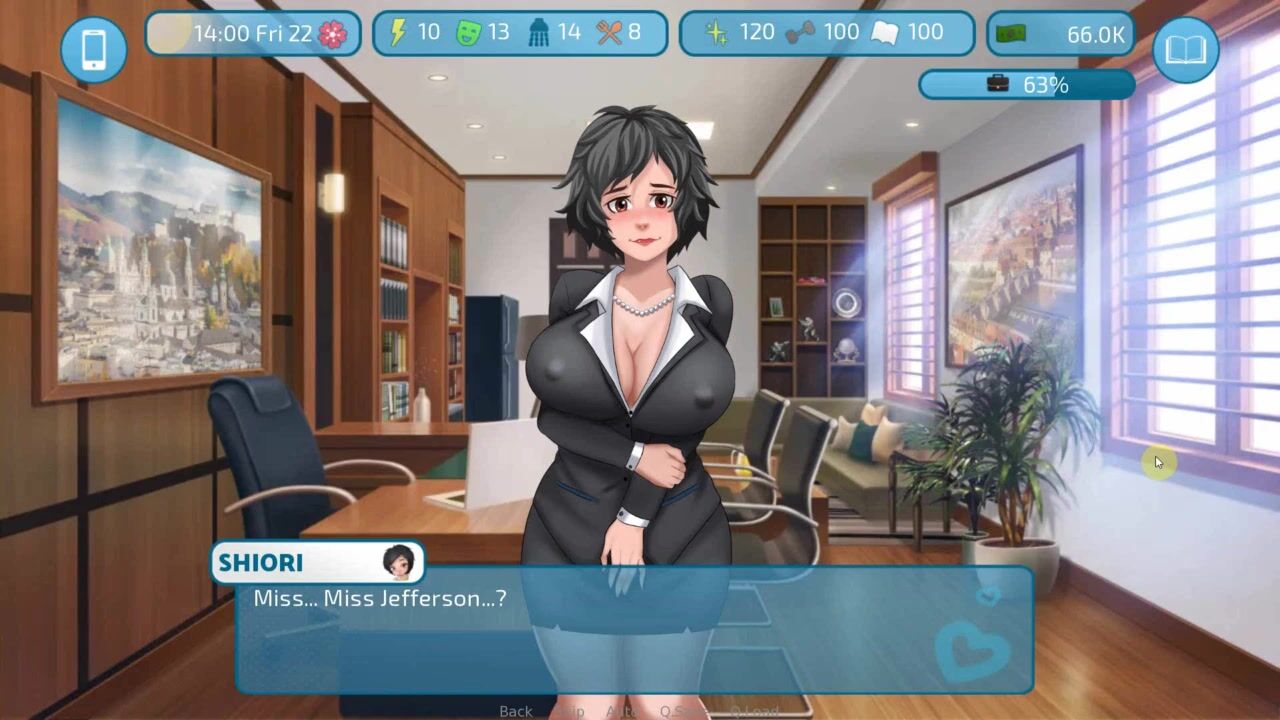The width and height of the screenshot is (1280, 720).
Task: Open the journal book icon
Action: click(x=1185, y=49)
